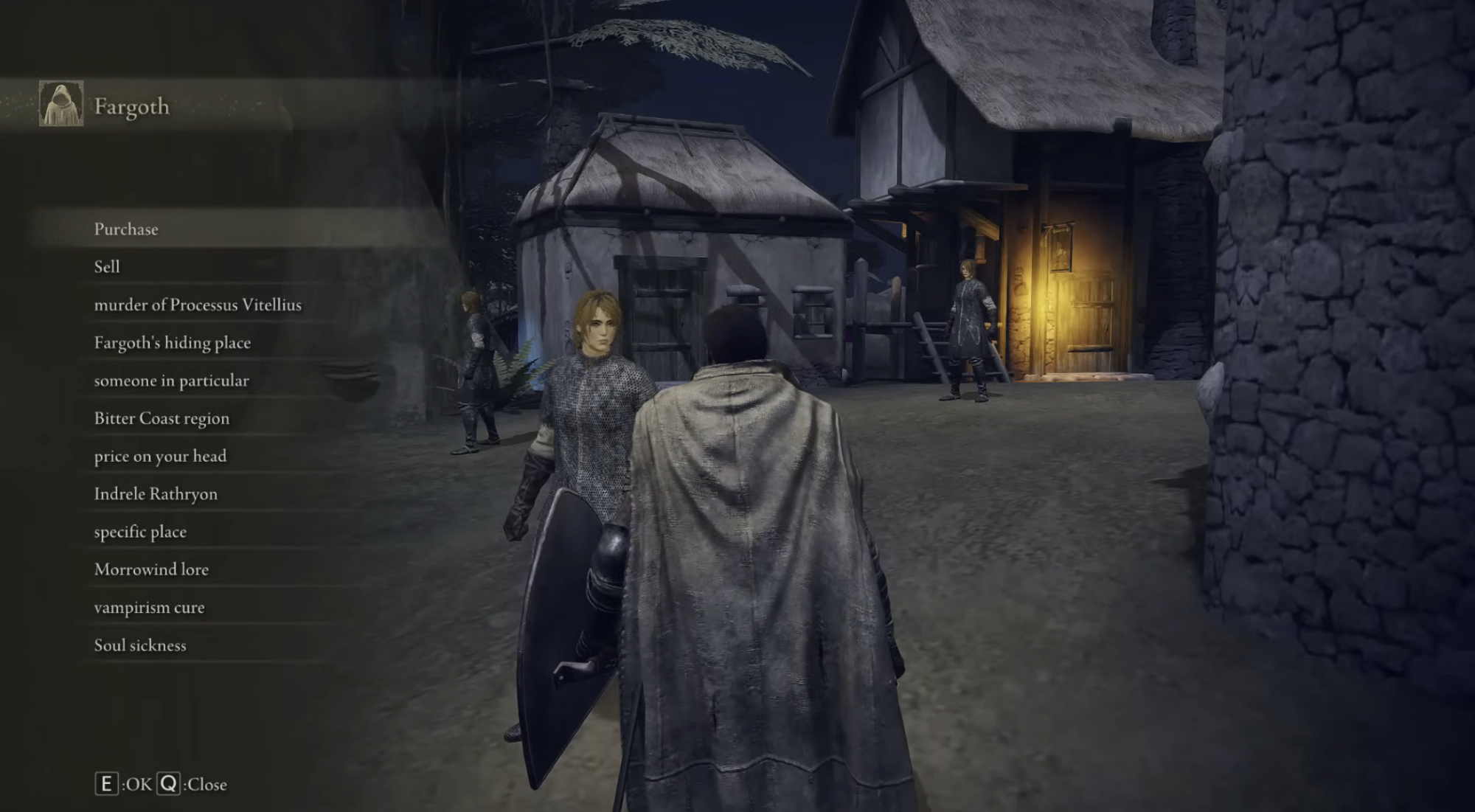Ask about the vampirism cure
1475x812 pixels.
149,608
